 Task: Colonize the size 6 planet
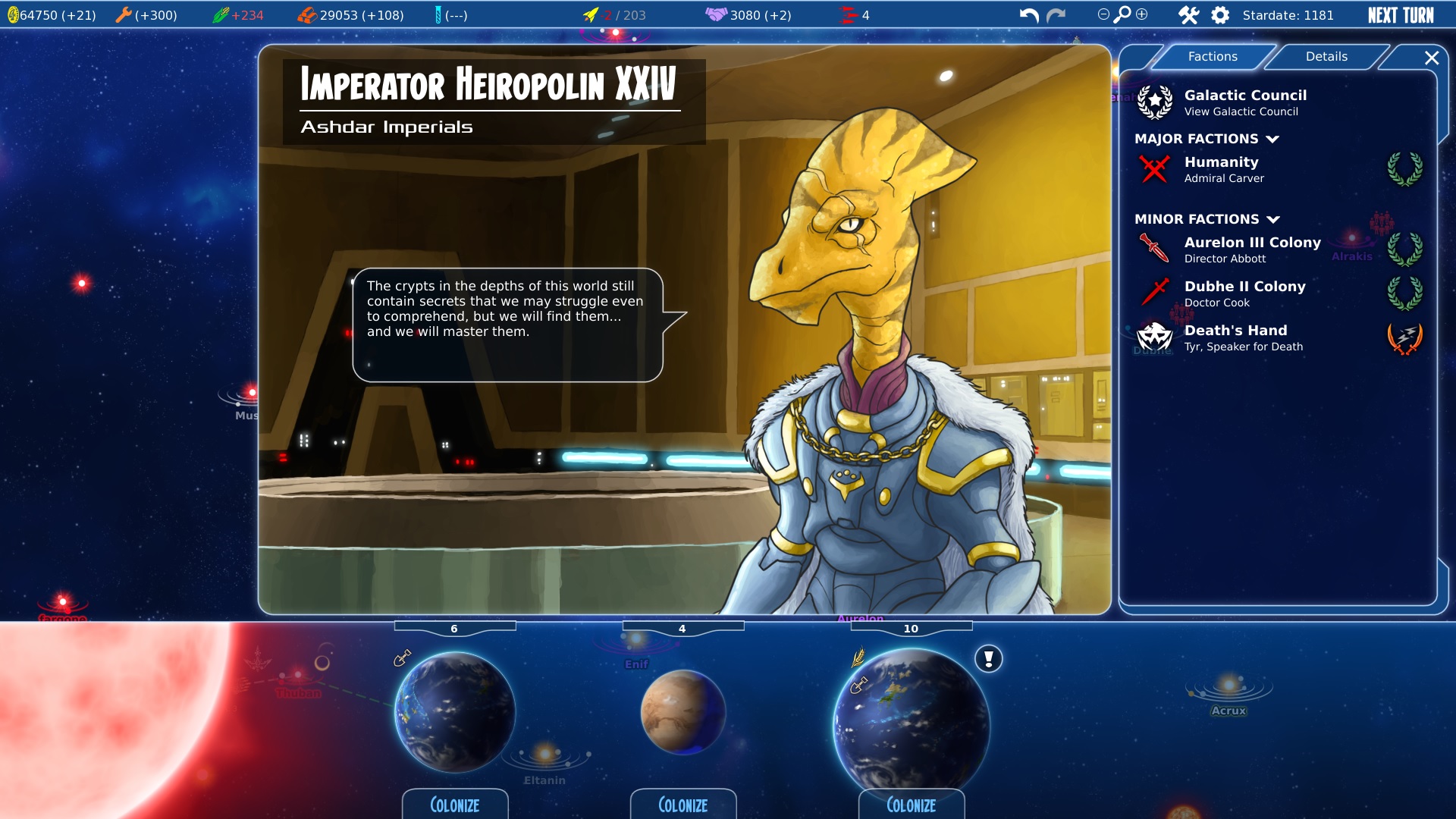point(454,805)
